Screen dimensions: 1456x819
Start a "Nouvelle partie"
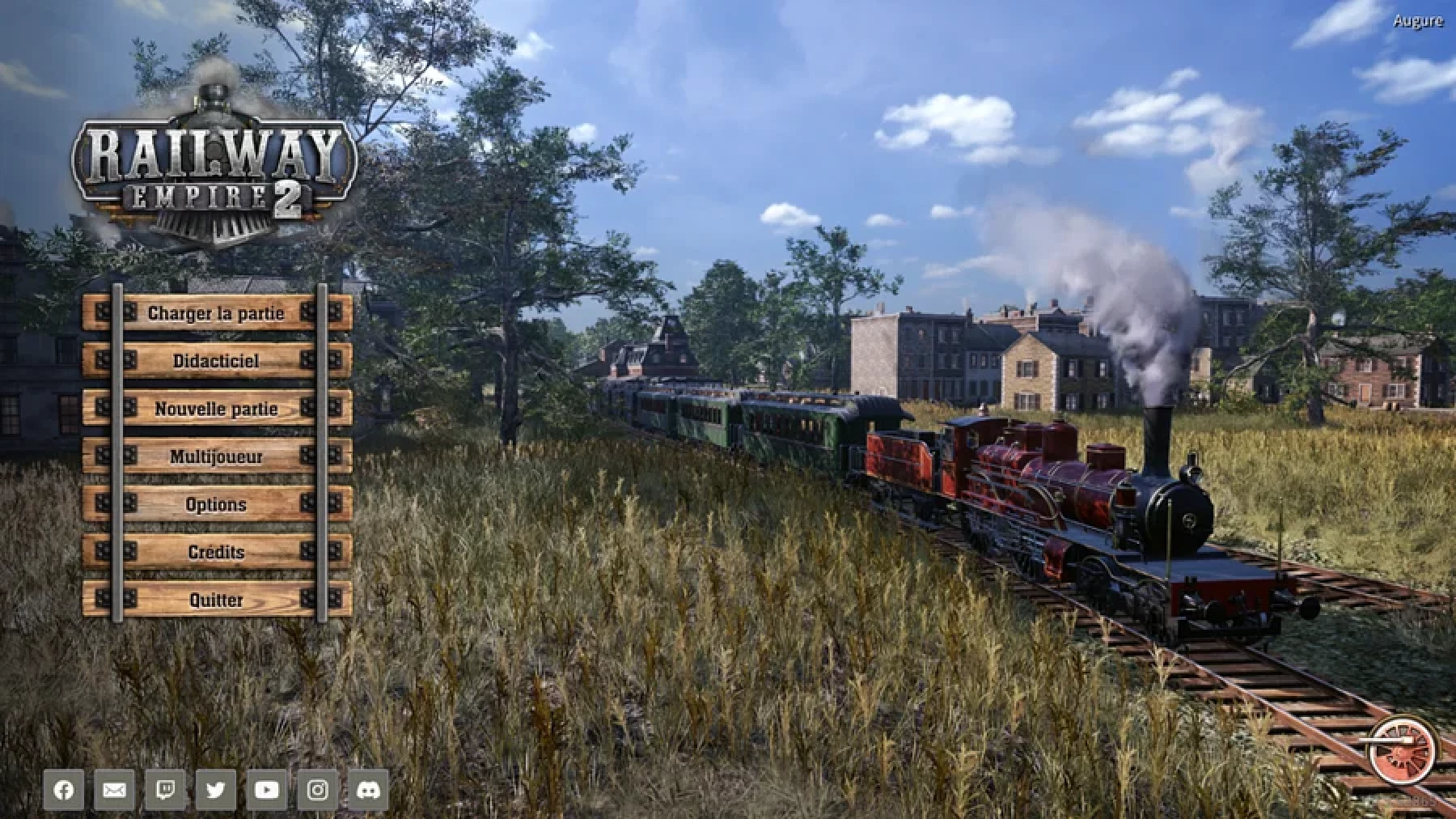(216, 409)
